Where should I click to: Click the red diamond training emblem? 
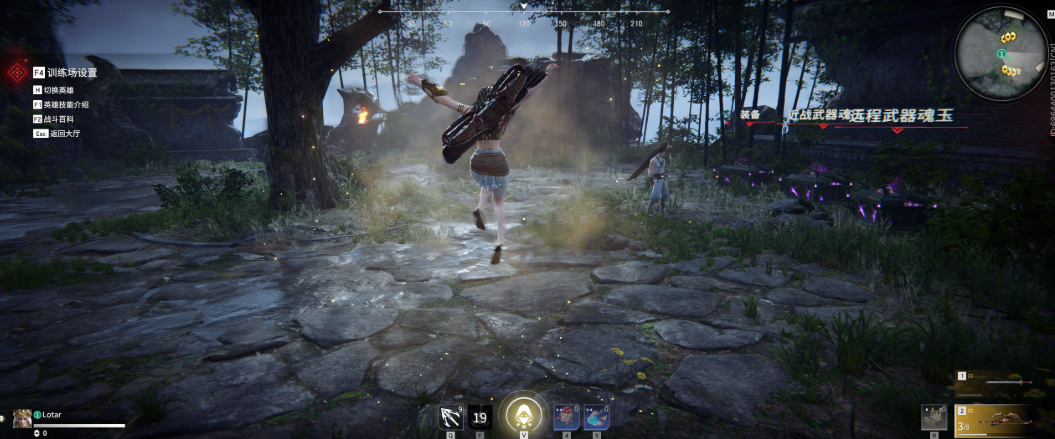click(15, 73)
